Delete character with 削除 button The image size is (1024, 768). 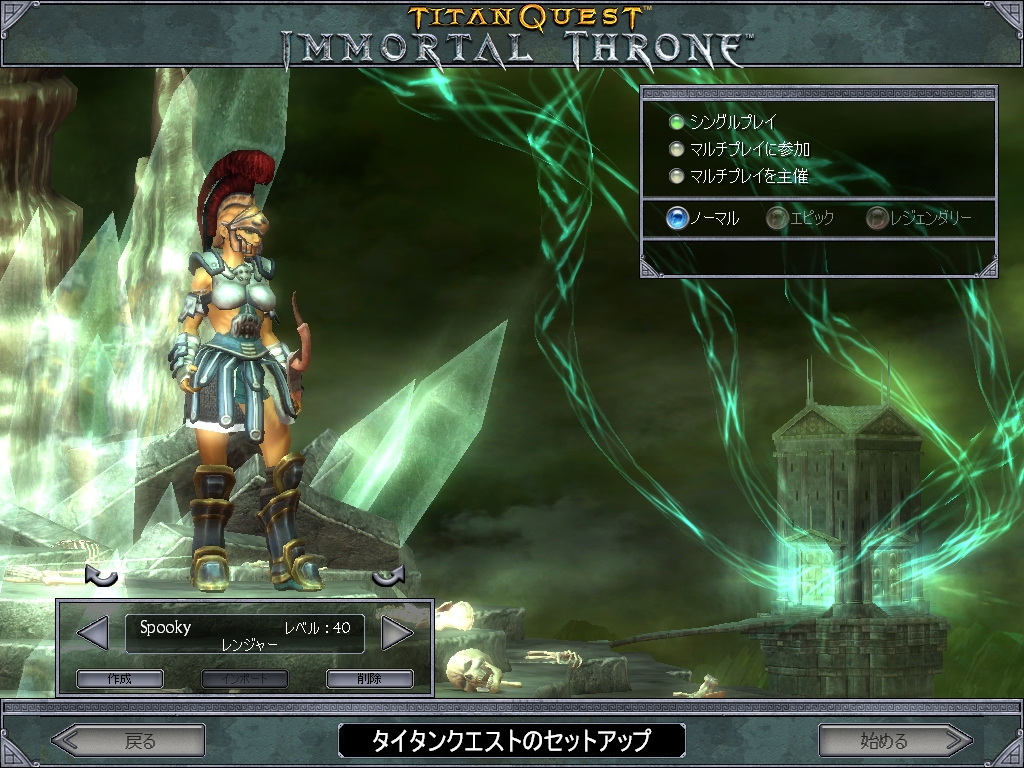[369, 679]
